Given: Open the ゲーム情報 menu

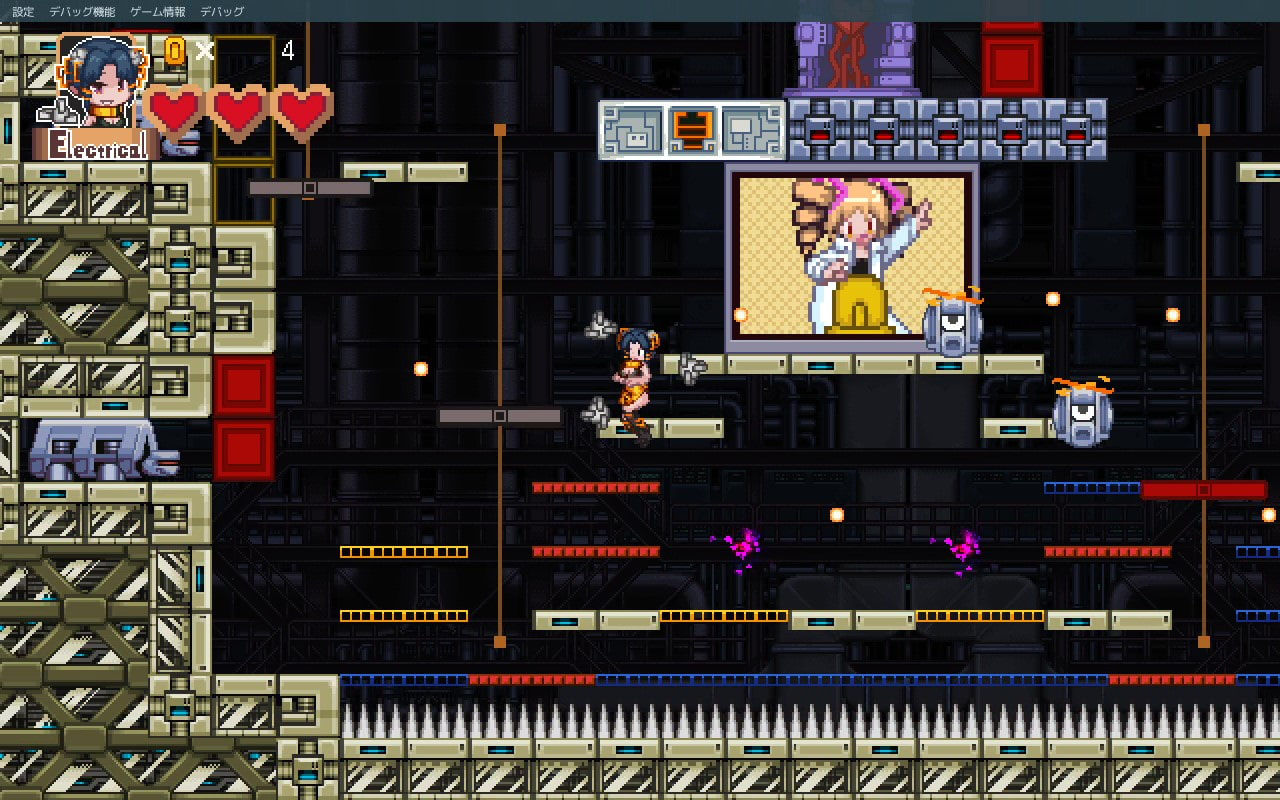Looking at the screenshot, I should click(x=157, y=12).
